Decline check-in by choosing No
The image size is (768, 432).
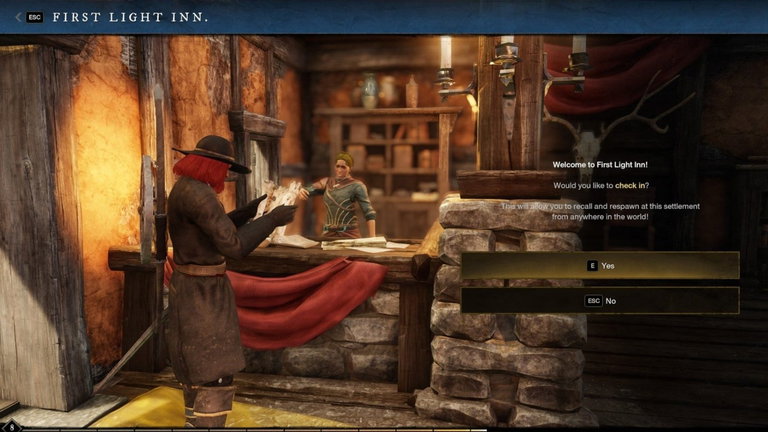(x=600, y=300)
